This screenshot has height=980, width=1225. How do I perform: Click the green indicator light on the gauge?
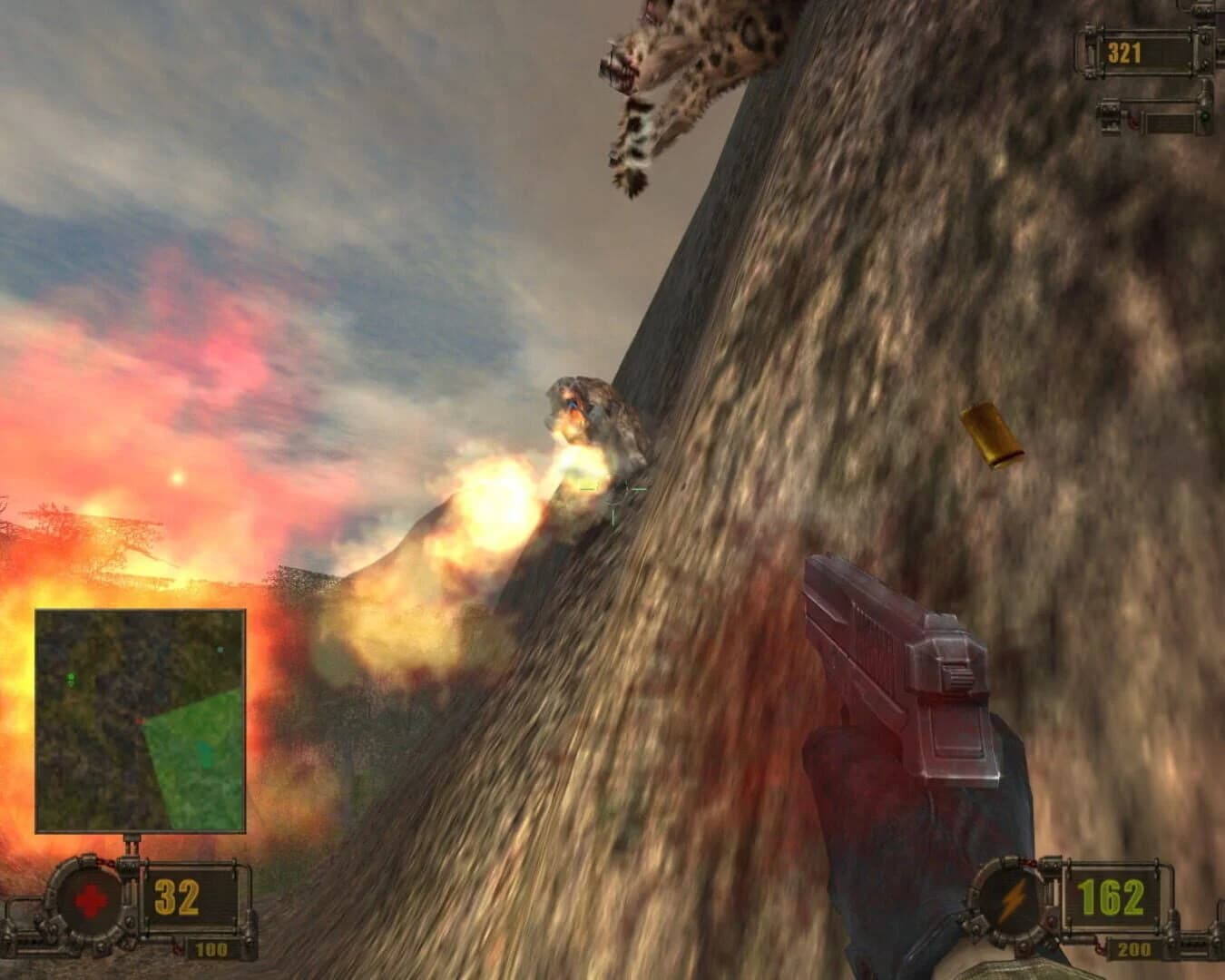point(1205,118)
